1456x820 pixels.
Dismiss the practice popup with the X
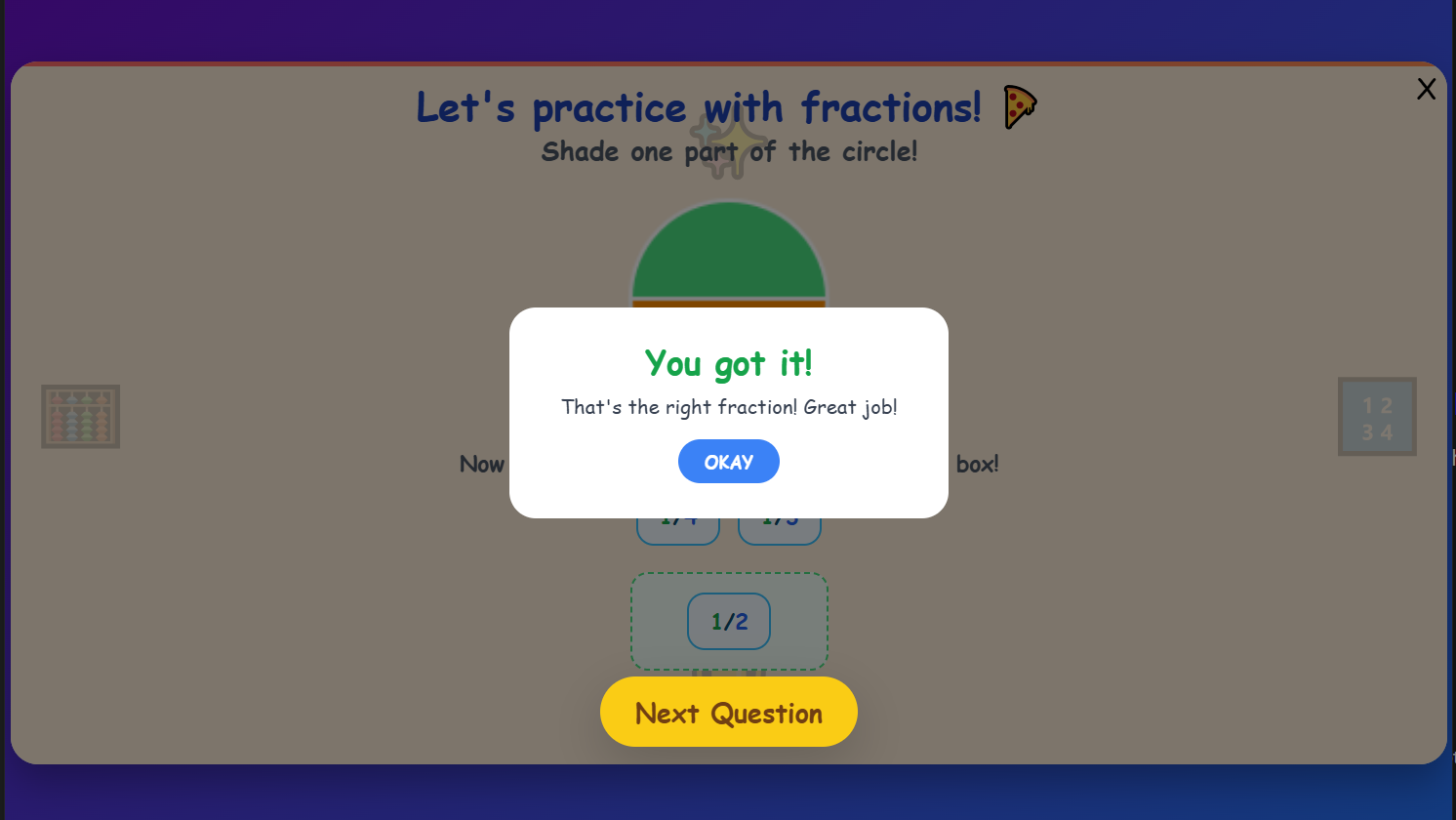(x=1426, y=89)
